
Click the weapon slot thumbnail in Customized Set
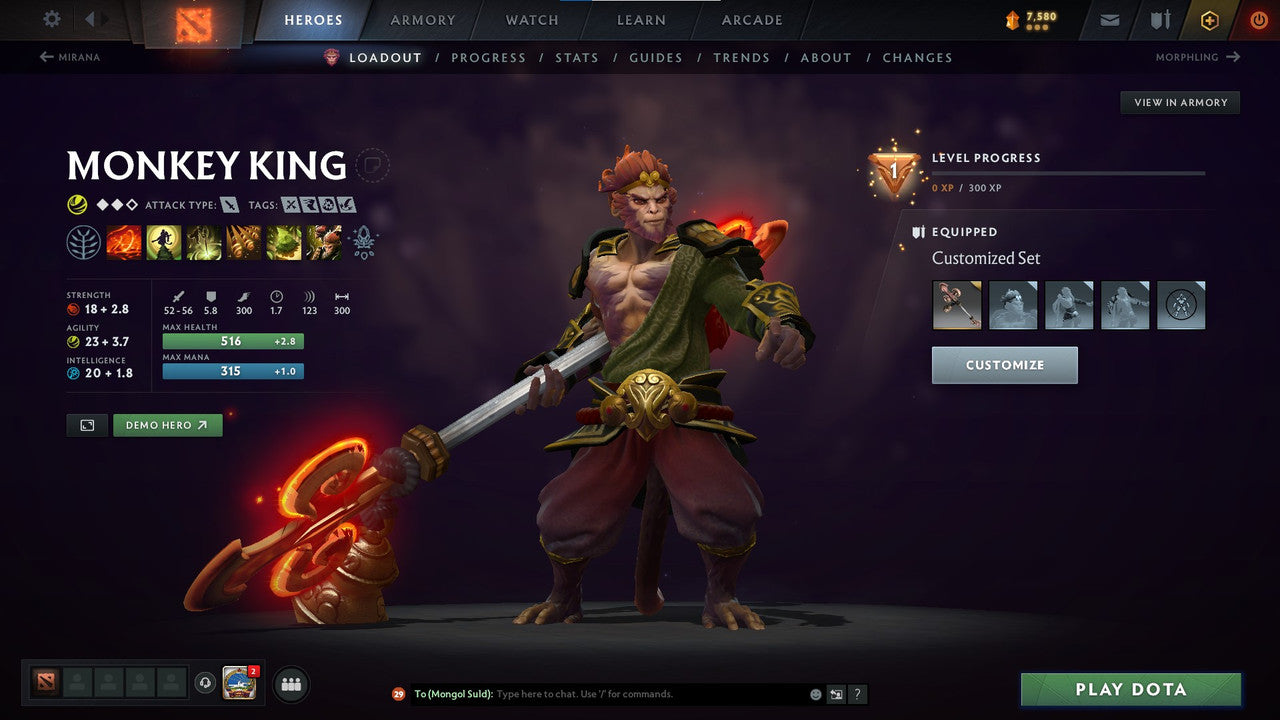pyautogui.click(x=957, y=305)
